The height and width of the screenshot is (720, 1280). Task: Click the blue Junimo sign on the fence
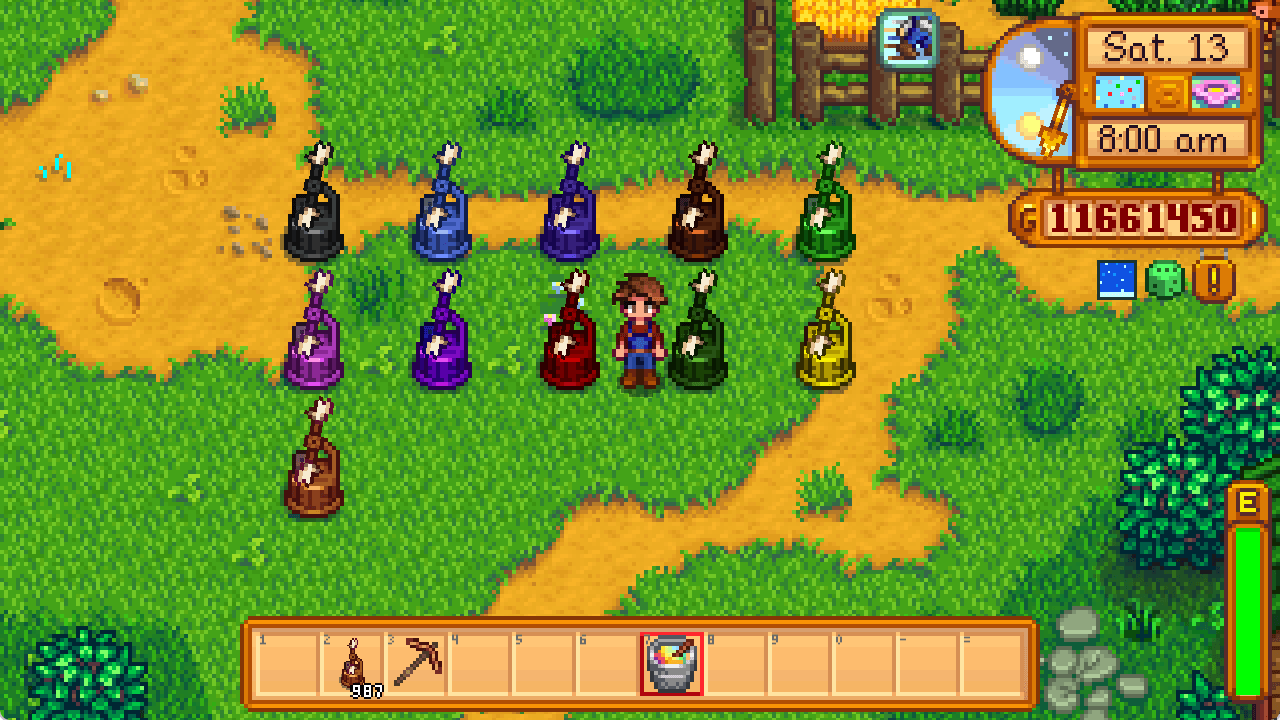pyautogui.click(x=908, y=42)
